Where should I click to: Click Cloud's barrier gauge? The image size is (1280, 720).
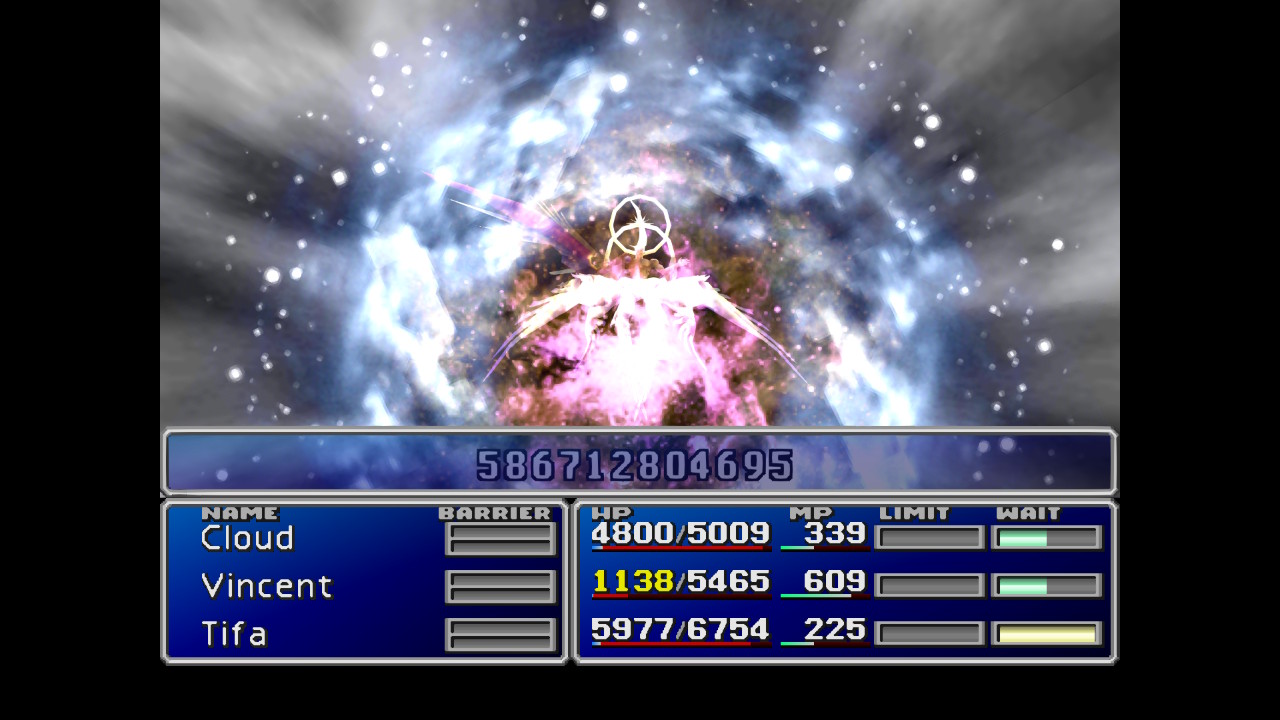[500, 538]
